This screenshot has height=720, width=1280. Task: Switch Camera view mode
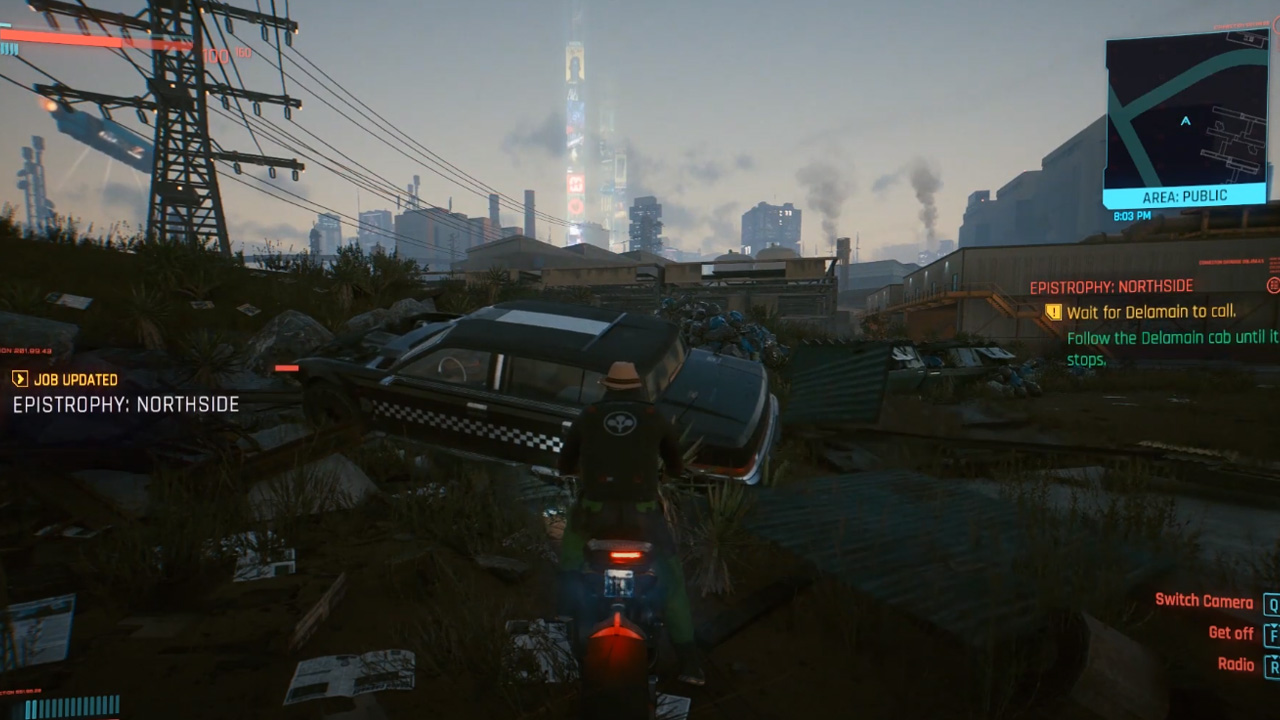(1203, 599)
